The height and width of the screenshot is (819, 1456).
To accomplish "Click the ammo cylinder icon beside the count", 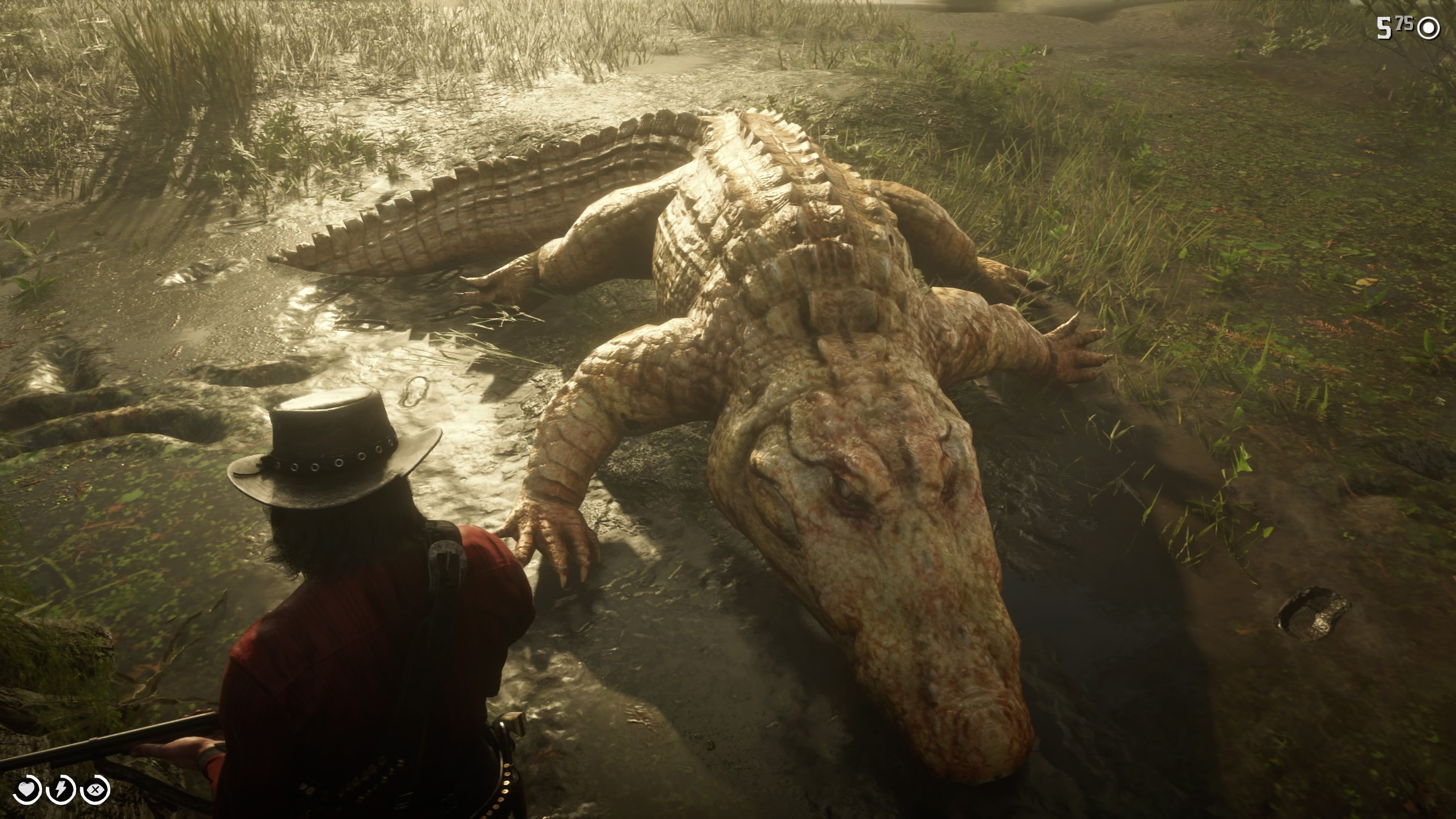I will [1429, 28].
